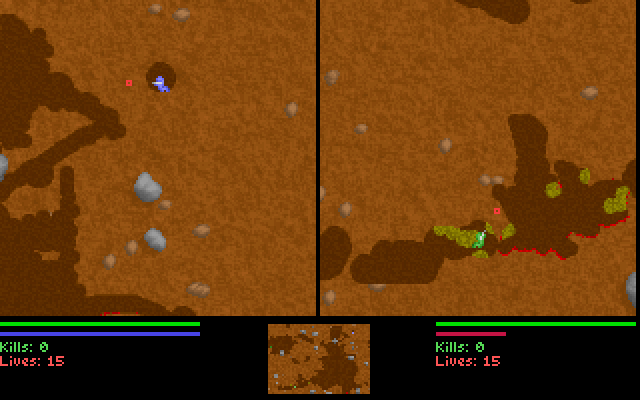Click the minimap between the player panels
Image resolution: width=640 pixels, height=400 pixels.
tap(318, 358)
